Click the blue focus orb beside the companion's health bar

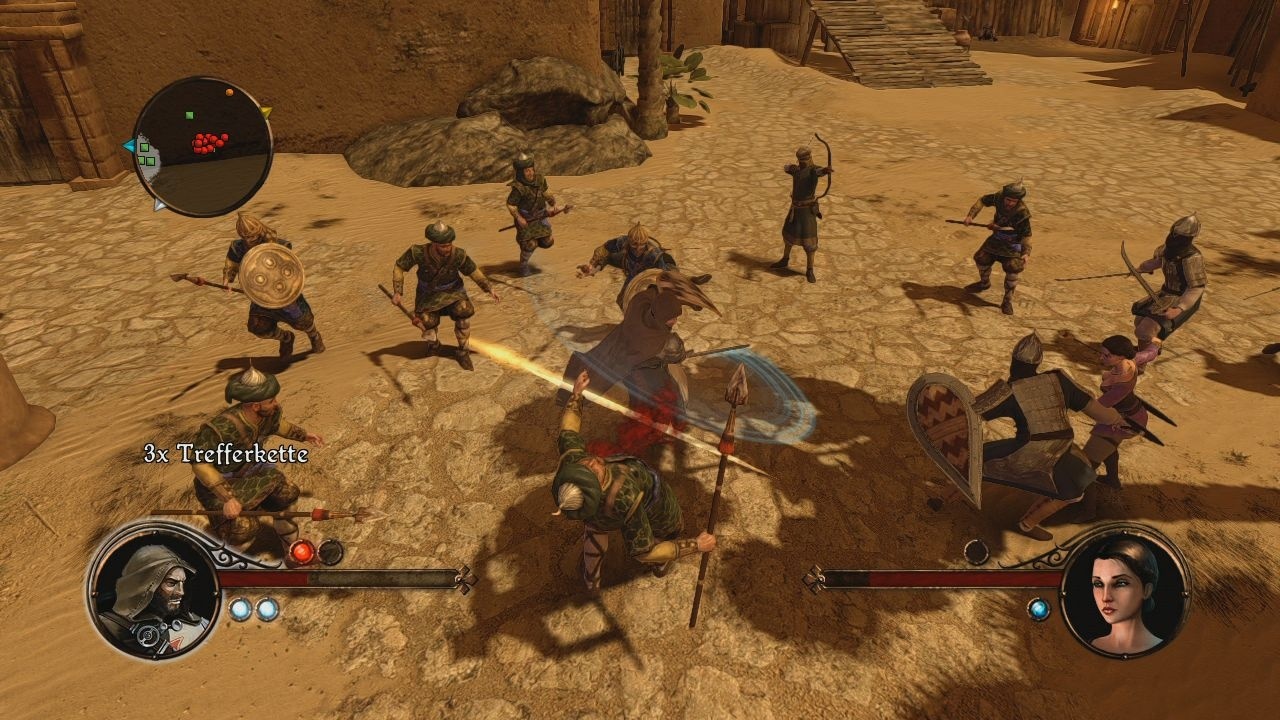point(1039,610)
